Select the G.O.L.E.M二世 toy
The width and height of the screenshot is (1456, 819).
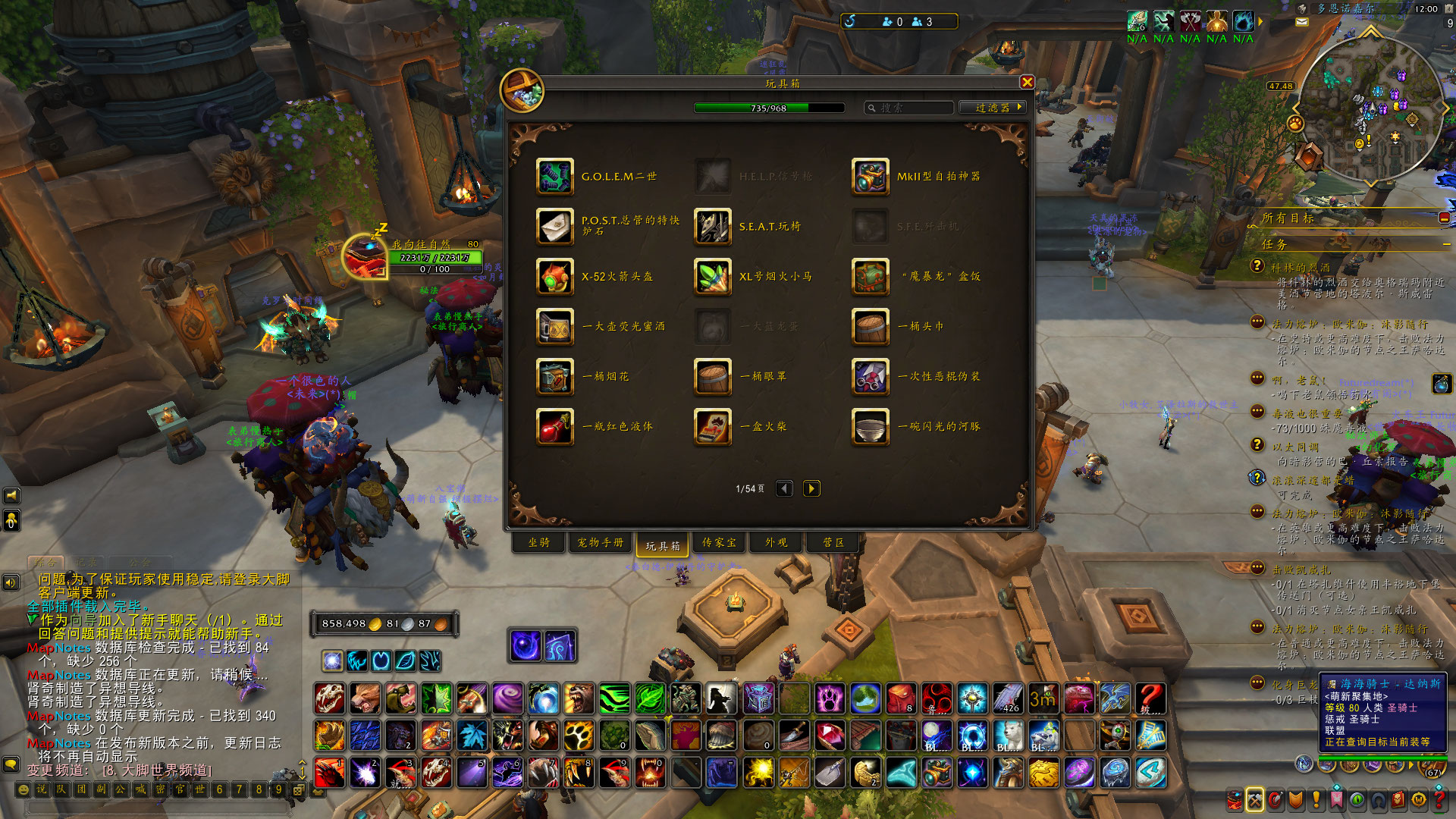pyautogui.click(x=555, y=176)
